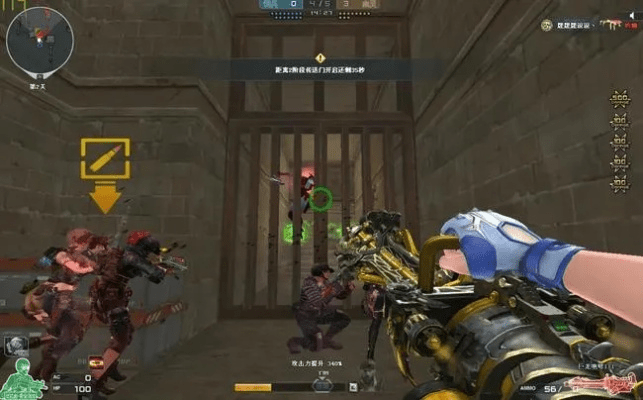Click the yellow warning objective notice icon
Screen dimensions: 643x400
click(320, 58)
